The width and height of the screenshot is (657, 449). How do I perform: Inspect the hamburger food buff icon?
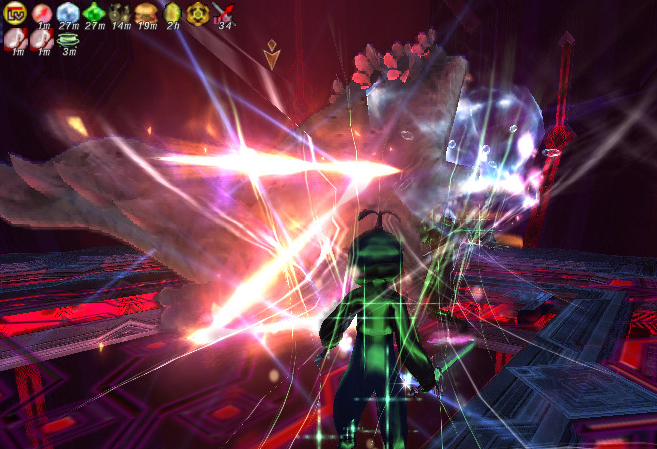coord(145,12)
